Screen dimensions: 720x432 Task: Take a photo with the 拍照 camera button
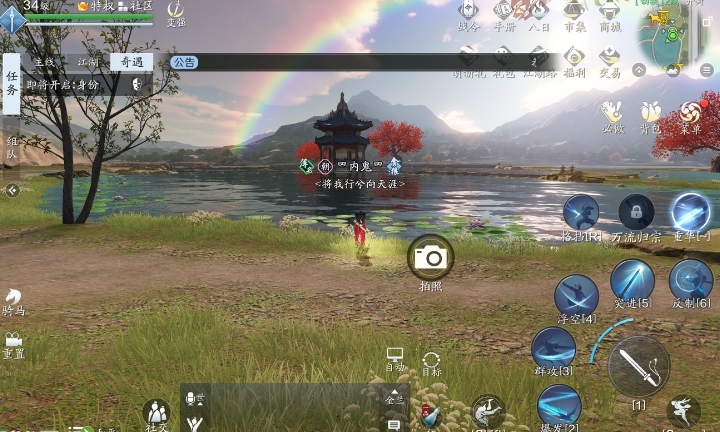431,258
